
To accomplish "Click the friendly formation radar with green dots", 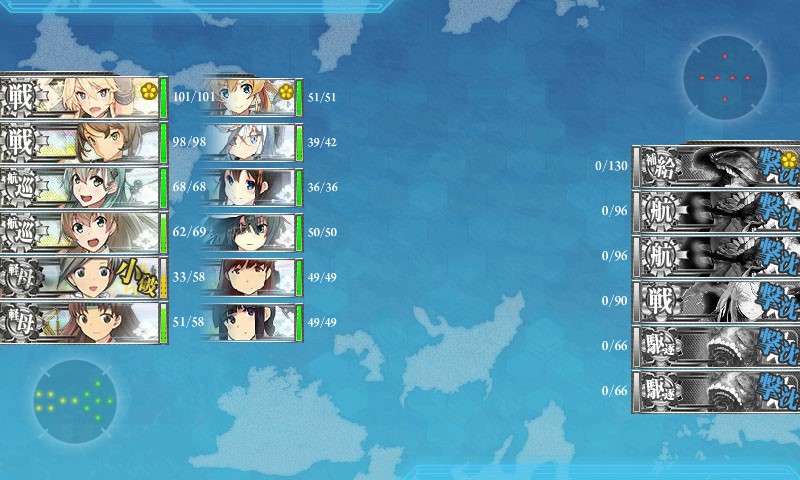I will pos(74,401).
